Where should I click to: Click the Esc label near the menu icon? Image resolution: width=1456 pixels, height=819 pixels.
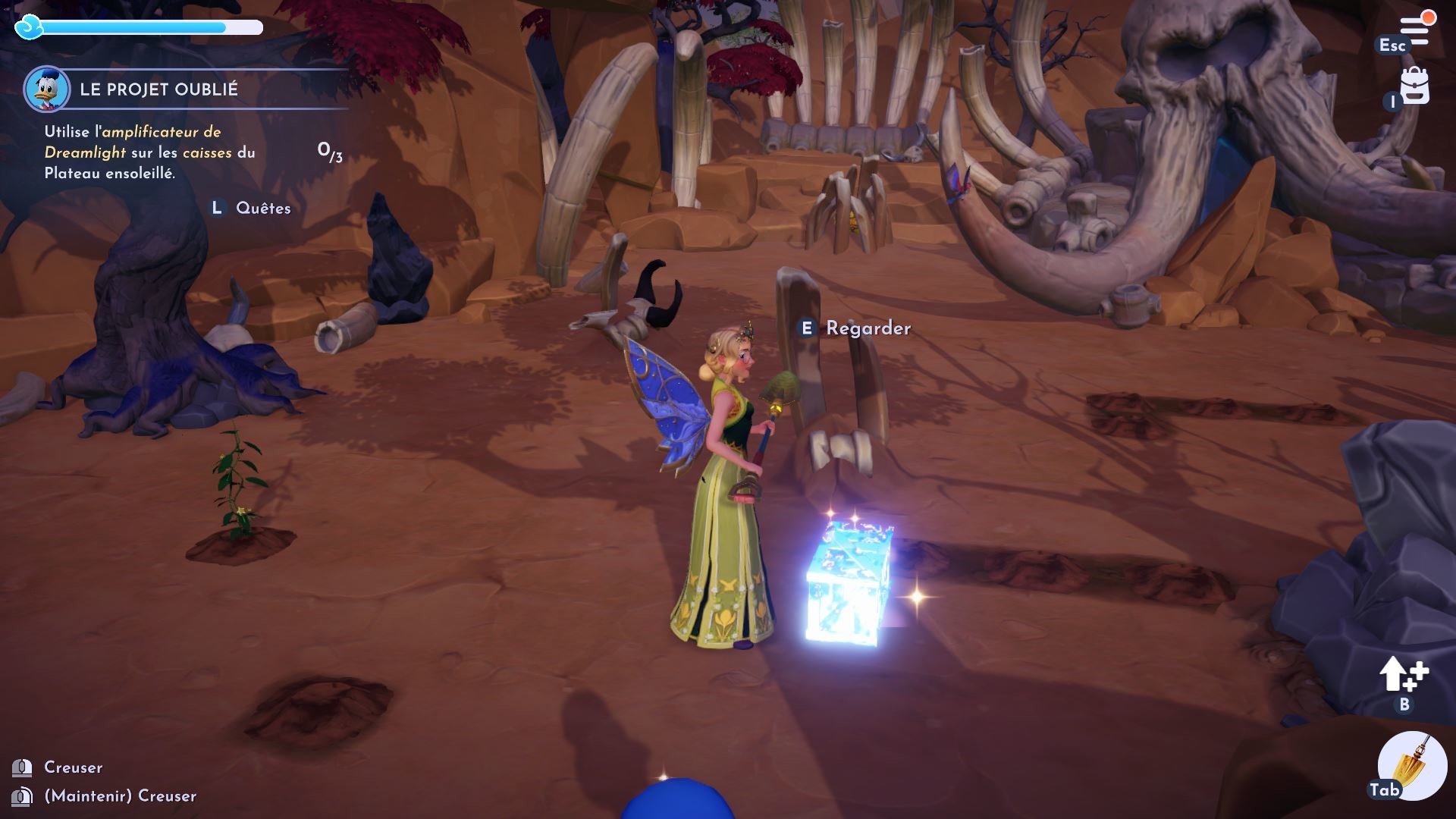click(x=1393, y=45)
